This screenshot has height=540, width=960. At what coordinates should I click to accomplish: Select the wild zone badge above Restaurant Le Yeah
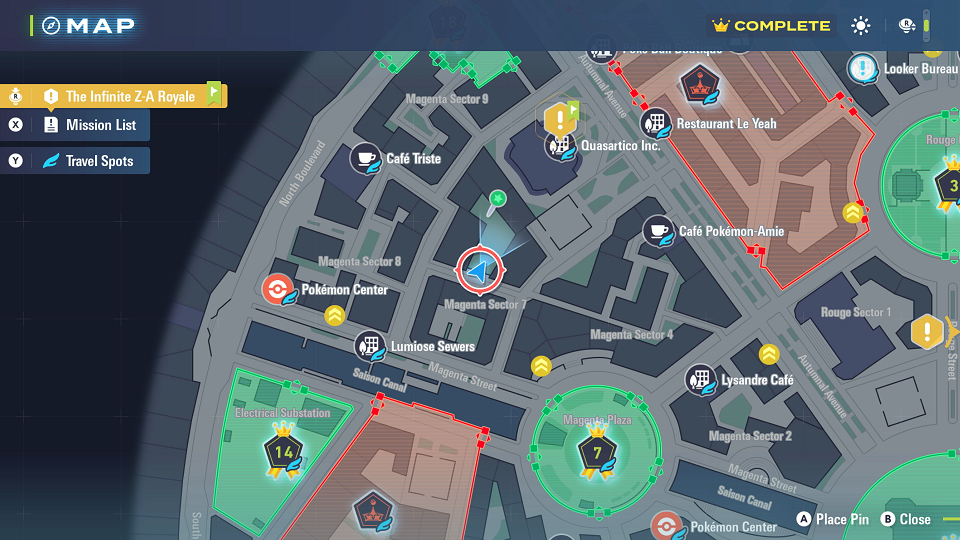pos(696,84)
